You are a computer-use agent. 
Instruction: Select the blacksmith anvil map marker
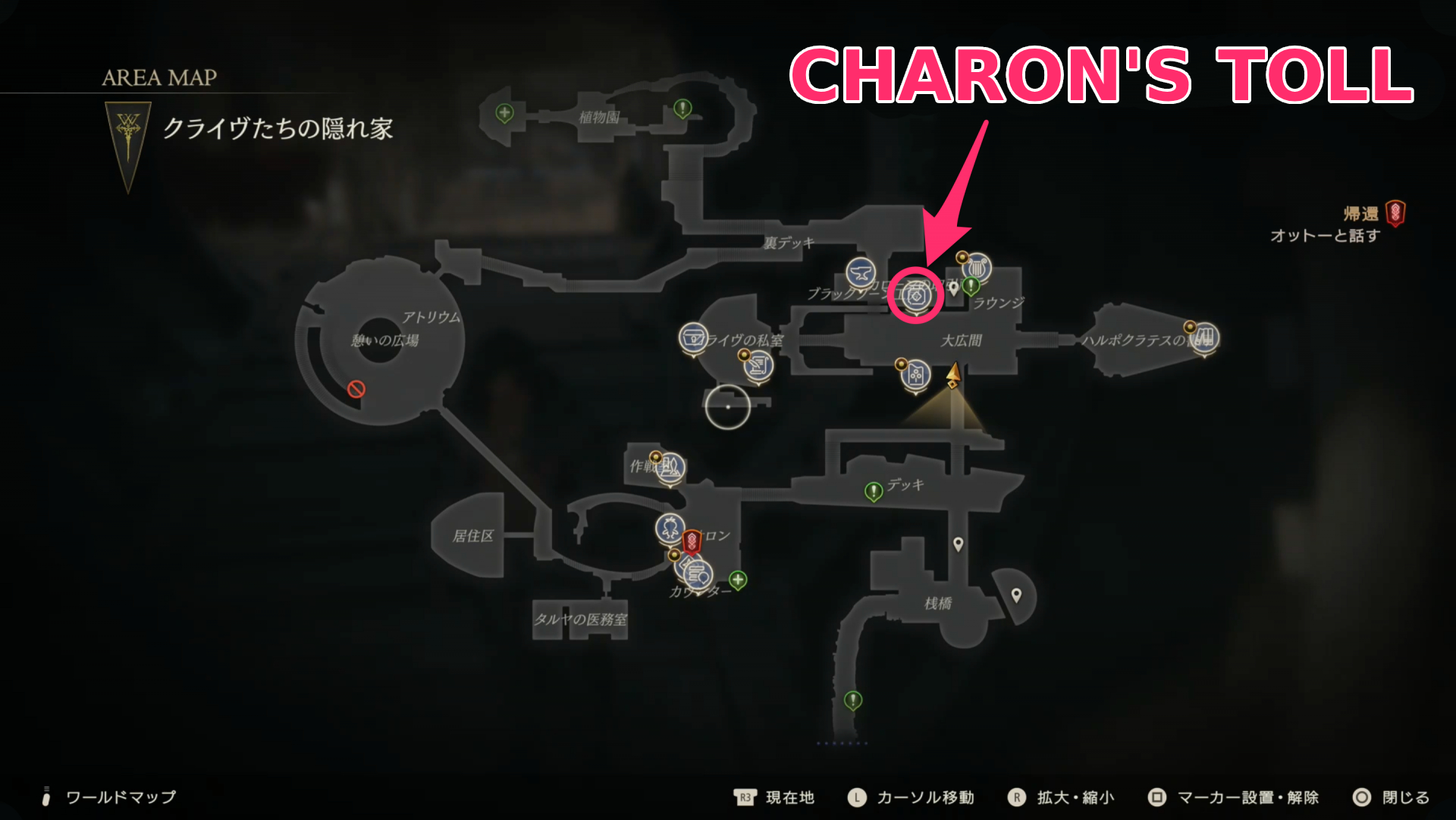point(861,272)
